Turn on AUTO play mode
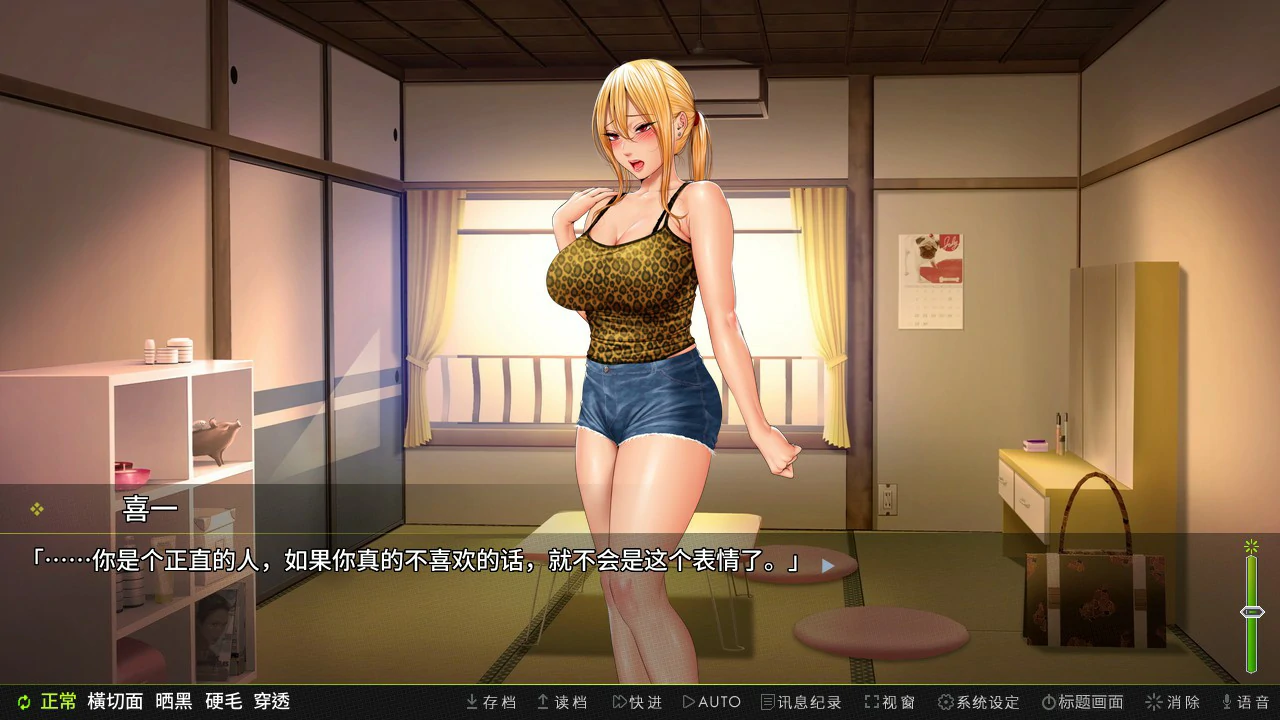The height and width of the screenshot is (720, 1280). coord(711,702)
